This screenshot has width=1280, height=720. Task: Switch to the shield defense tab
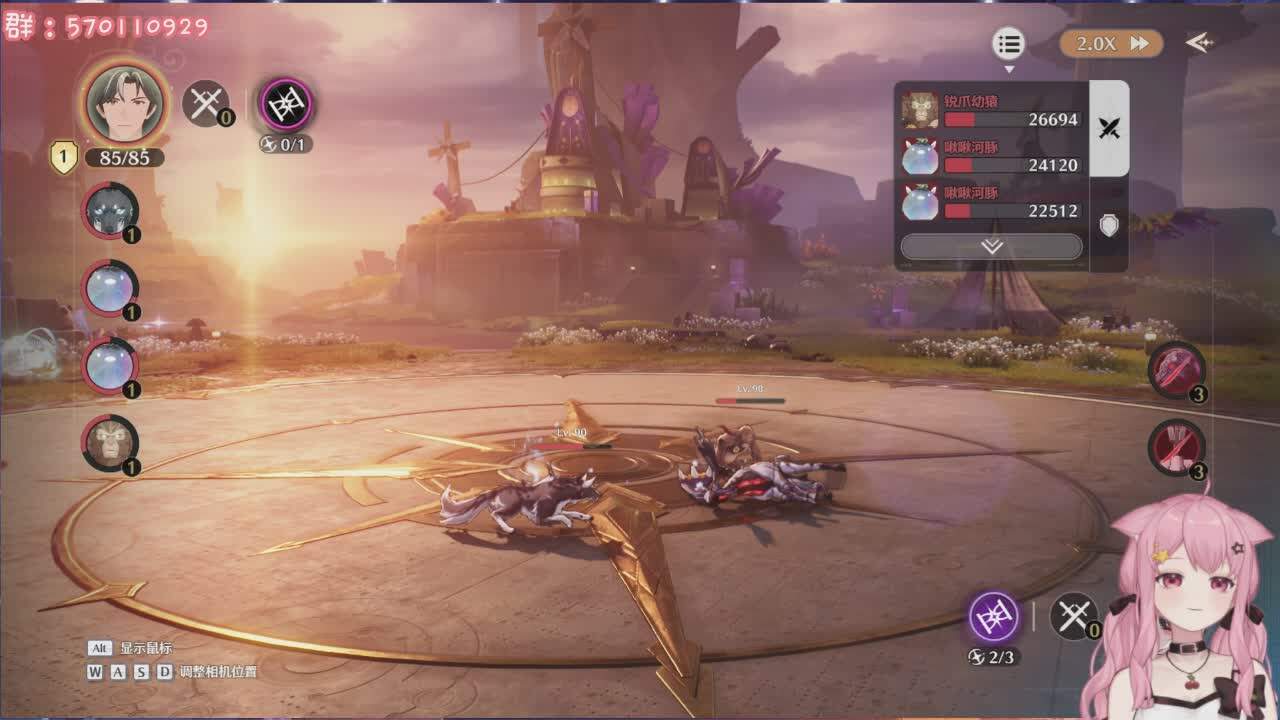point(1109,225)
